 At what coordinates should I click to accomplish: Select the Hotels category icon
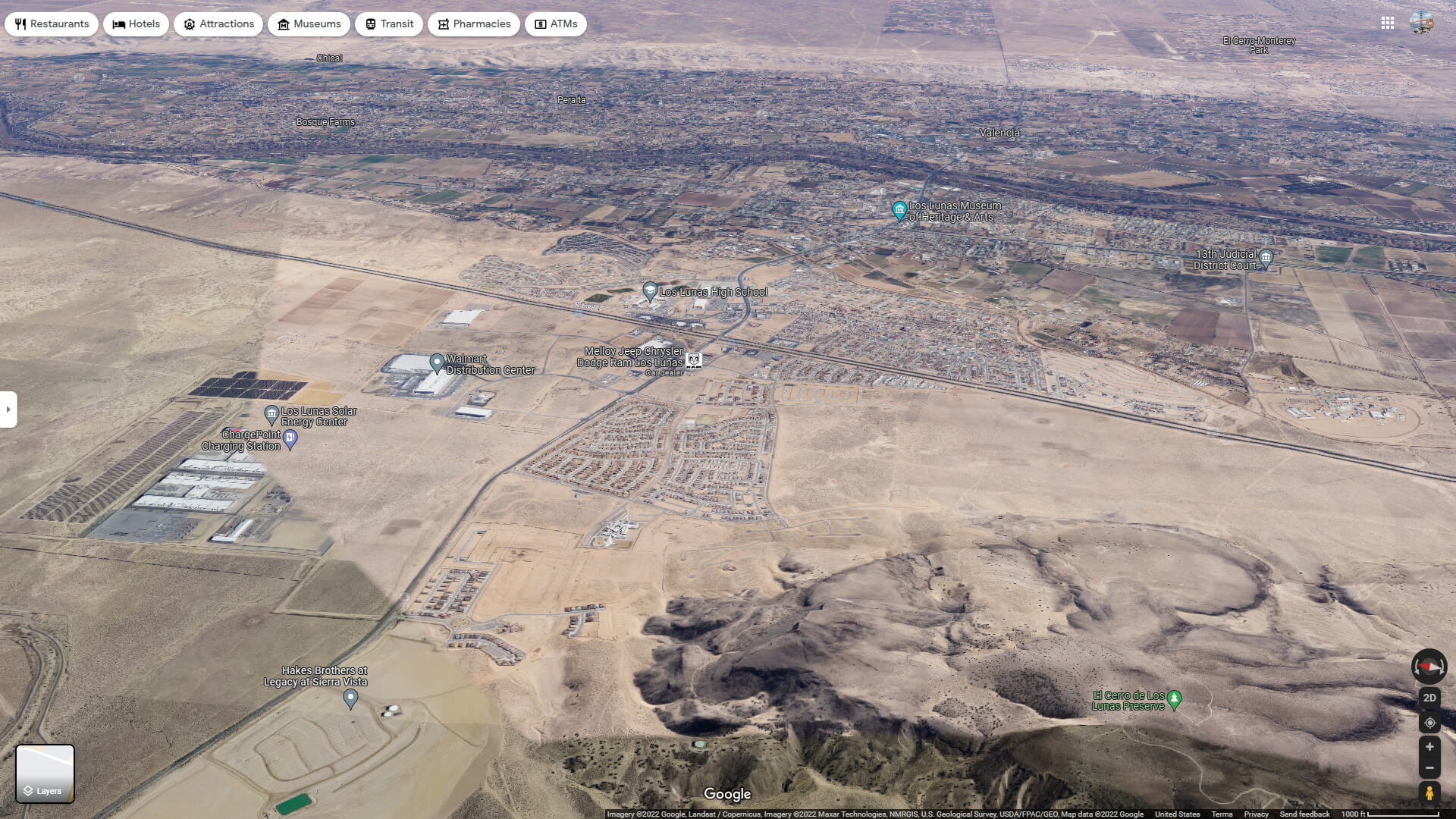coord(119,24)
